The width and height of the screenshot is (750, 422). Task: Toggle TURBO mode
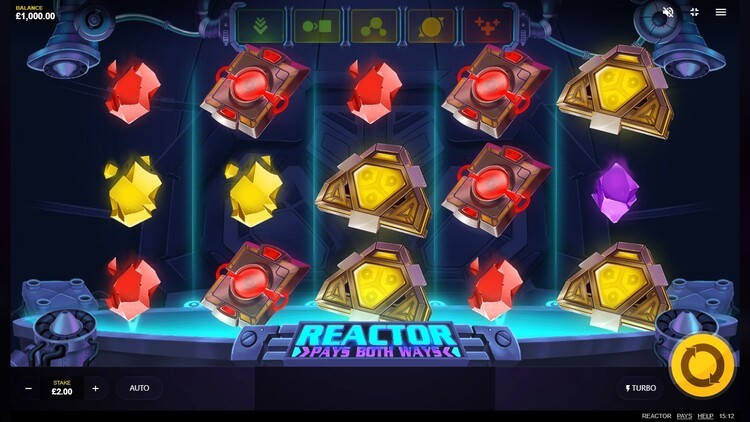point(641,388)
